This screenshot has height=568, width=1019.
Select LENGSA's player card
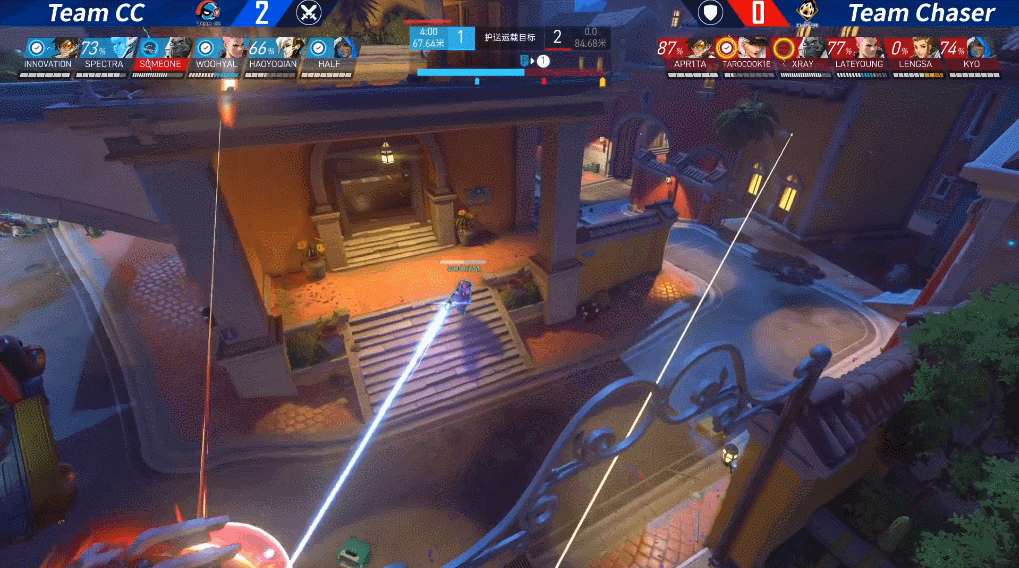[913, 53]
